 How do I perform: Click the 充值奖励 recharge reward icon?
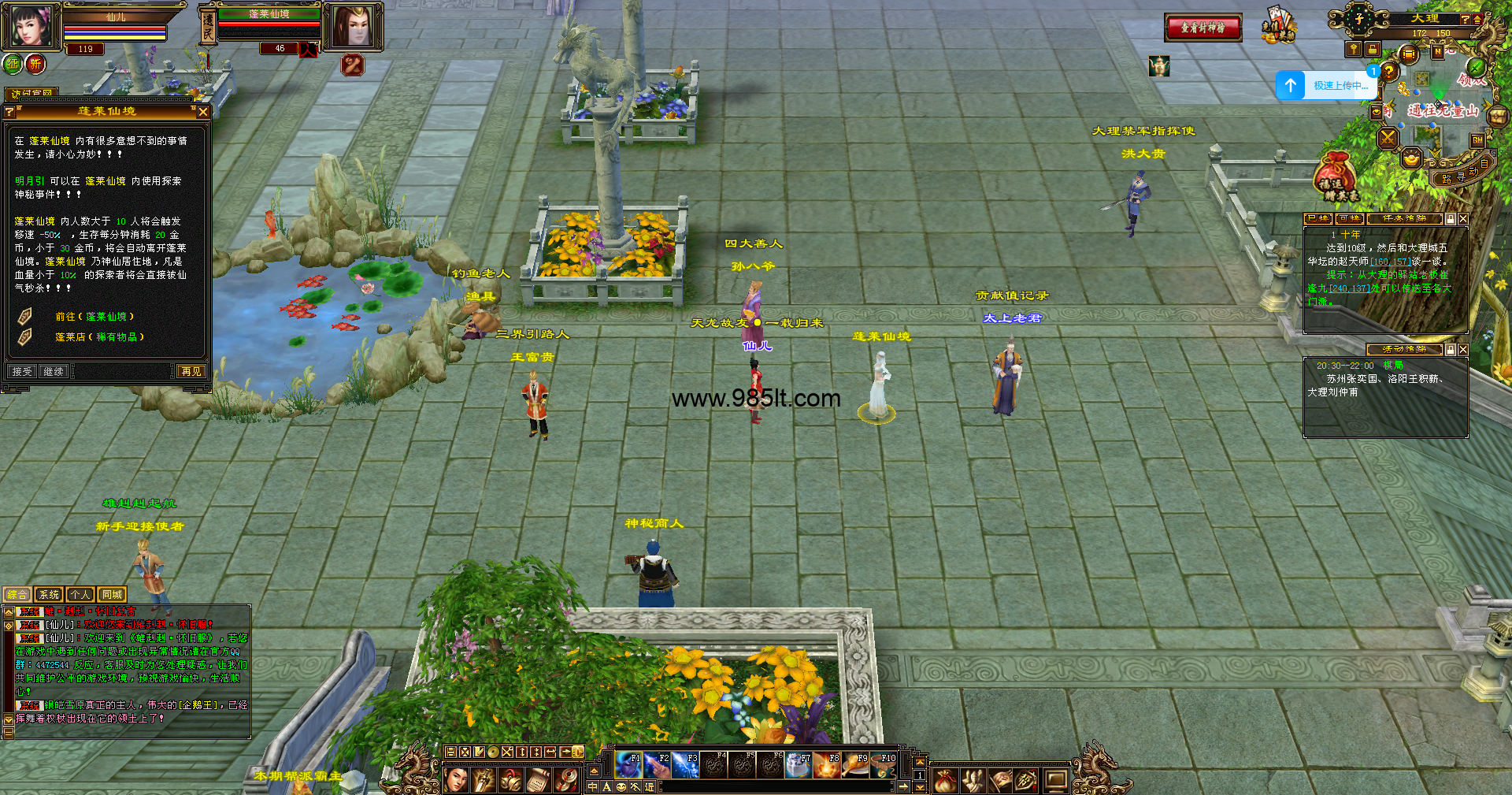tap(1278, 25)
